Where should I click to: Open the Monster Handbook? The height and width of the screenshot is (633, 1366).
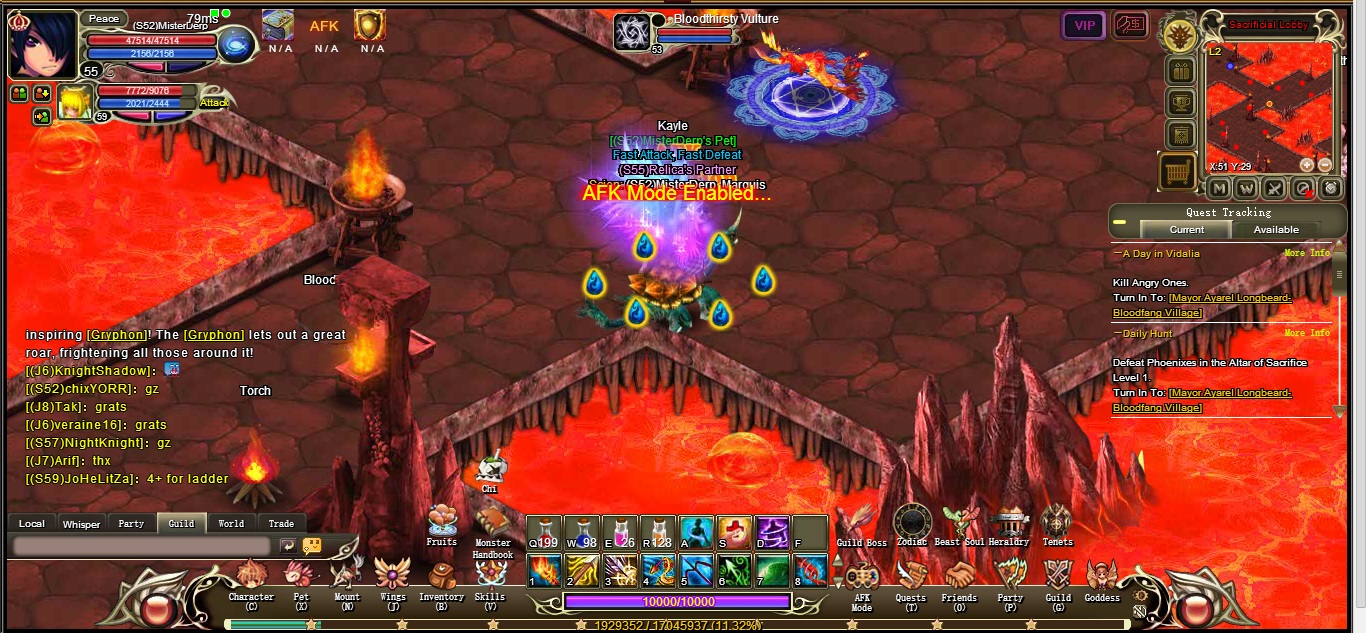pyautogui.click(x=493, y=525)
